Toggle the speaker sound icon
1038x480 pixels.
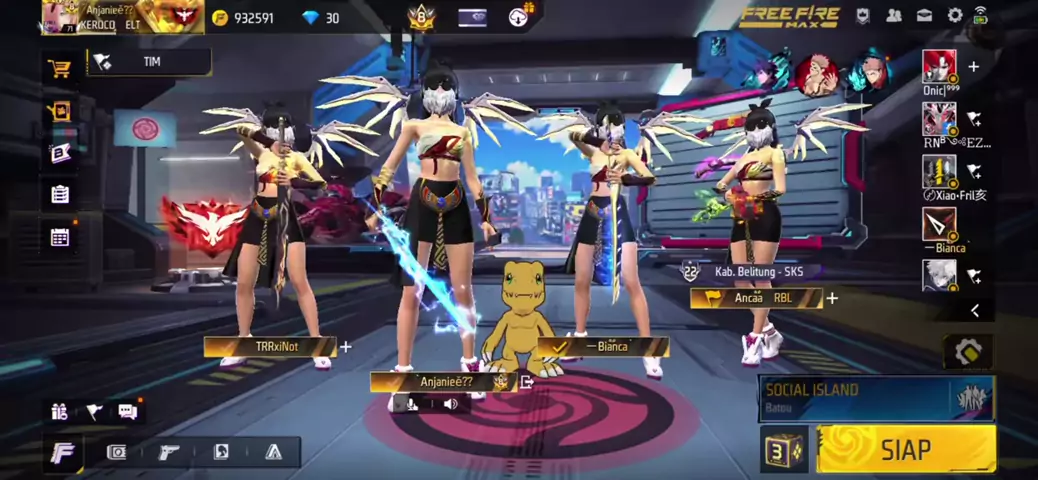(450, 404)
